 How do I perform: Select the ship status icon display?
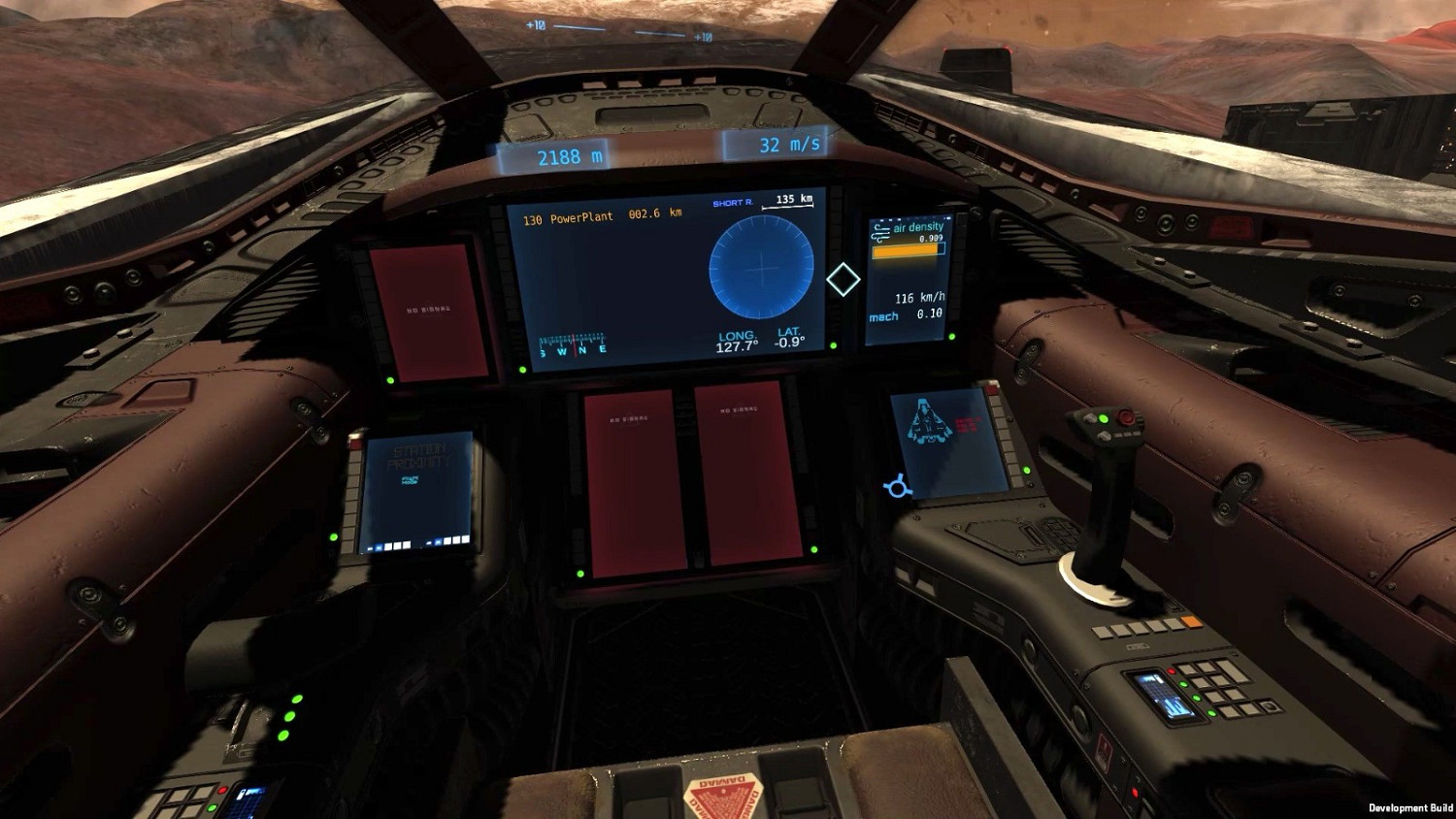click(x=929, y=422)
